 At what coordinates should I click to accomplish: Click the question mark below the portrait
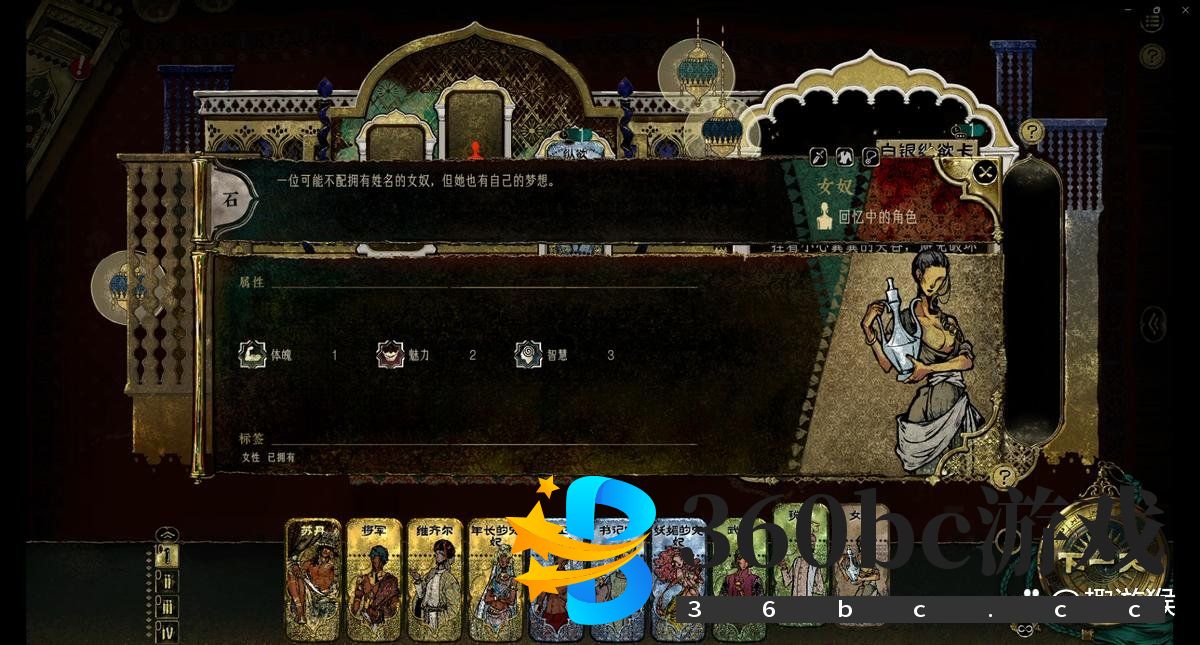1003,476
